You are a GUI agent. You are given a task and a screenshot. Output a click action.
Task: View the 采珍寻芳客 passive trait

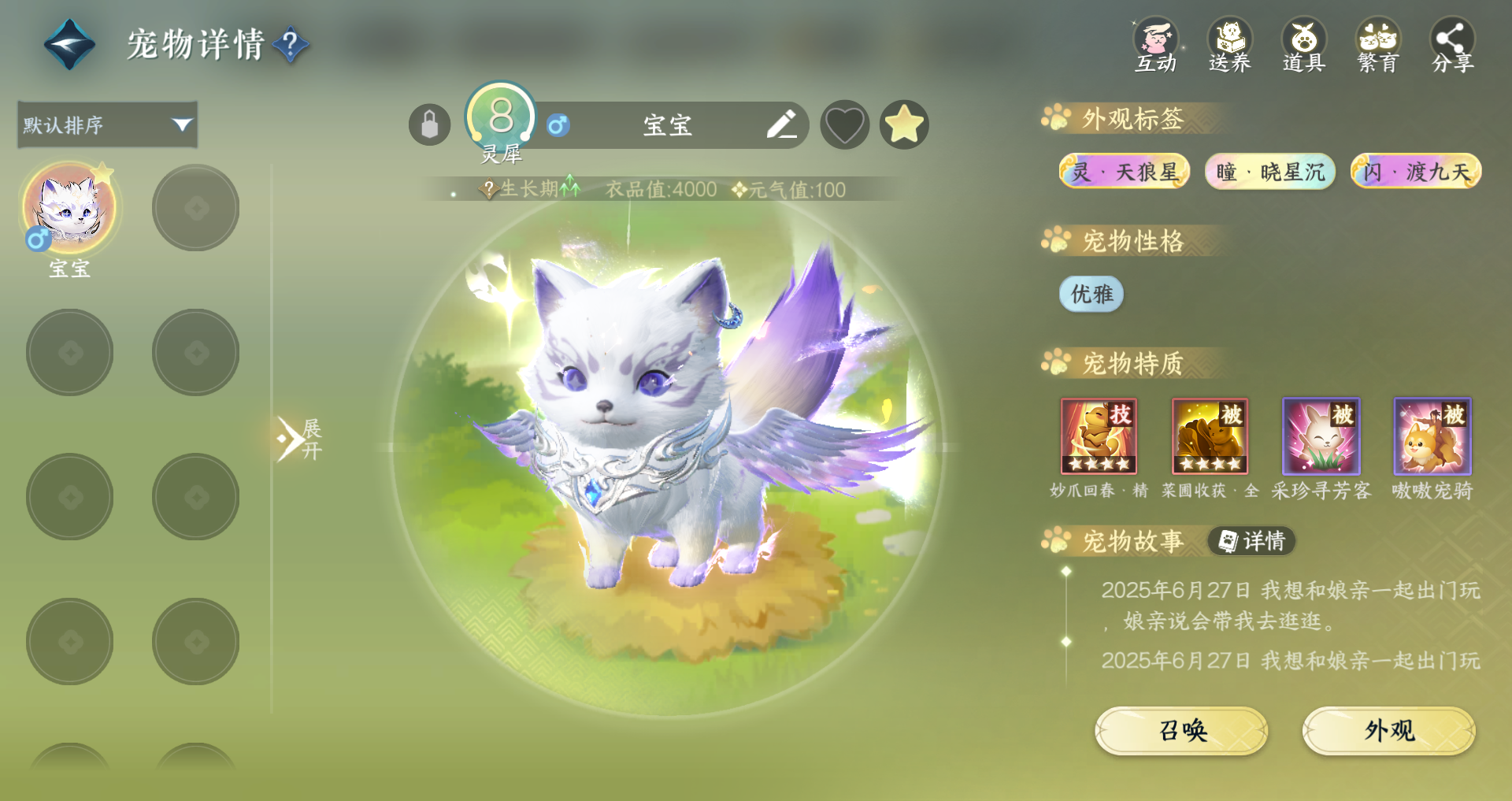1321,436
